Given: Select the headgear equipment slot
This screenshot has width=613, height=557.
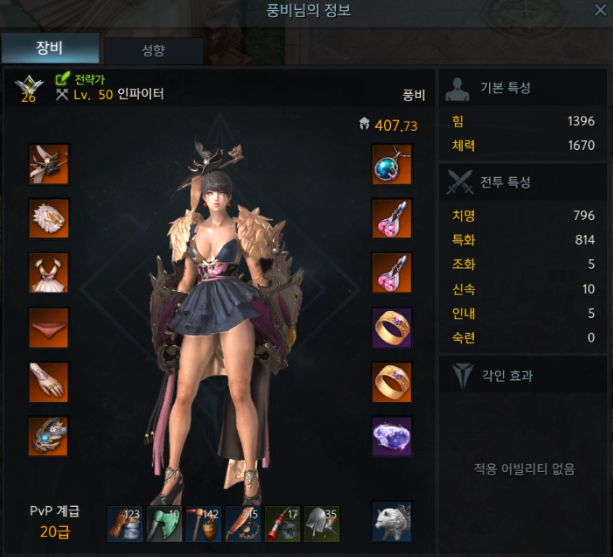Looking at the screenshot, I should (48, 164).
